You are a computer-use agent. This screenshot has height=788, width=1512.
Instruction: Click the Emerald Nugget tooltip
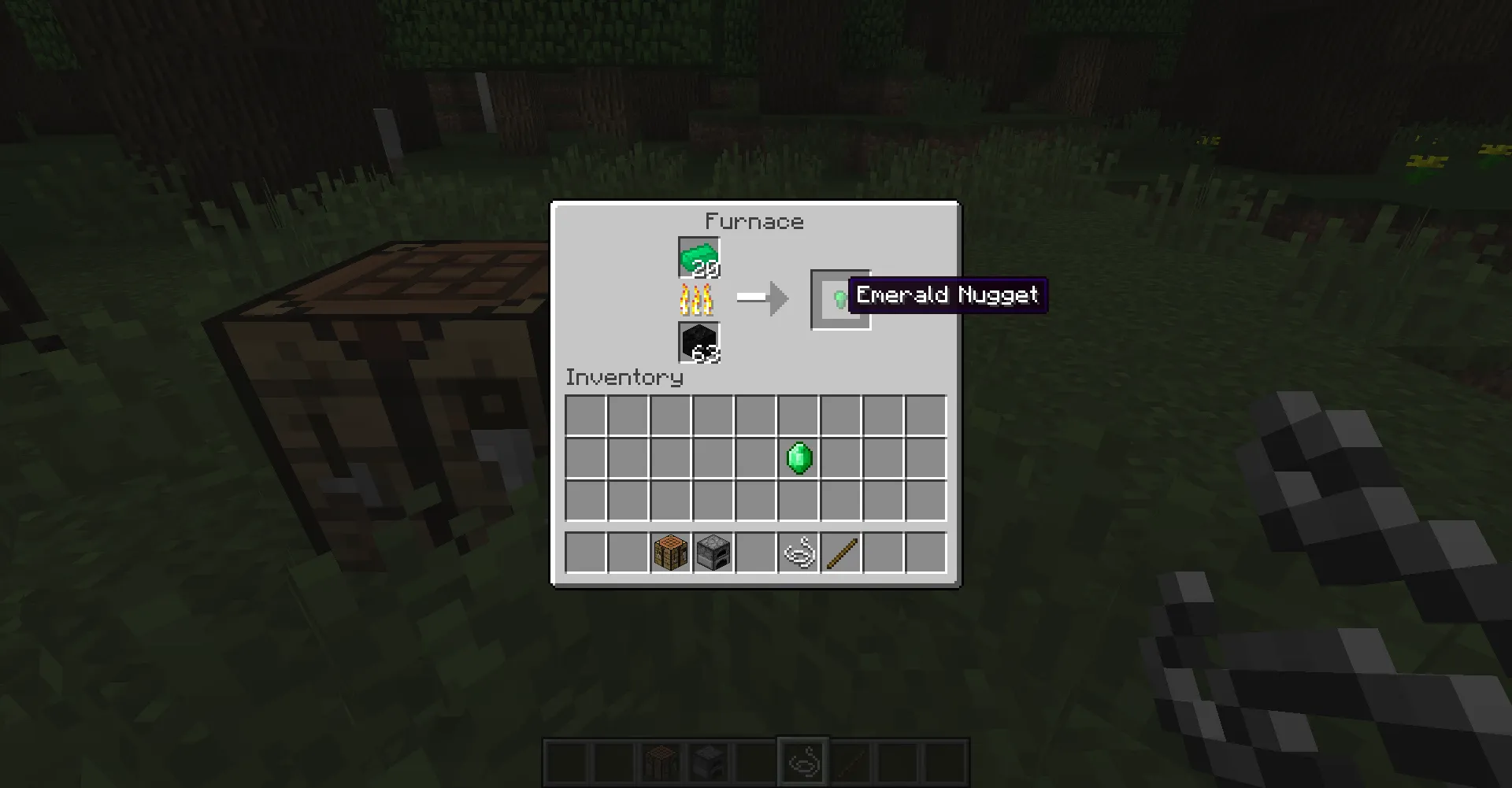click(947, 294)
